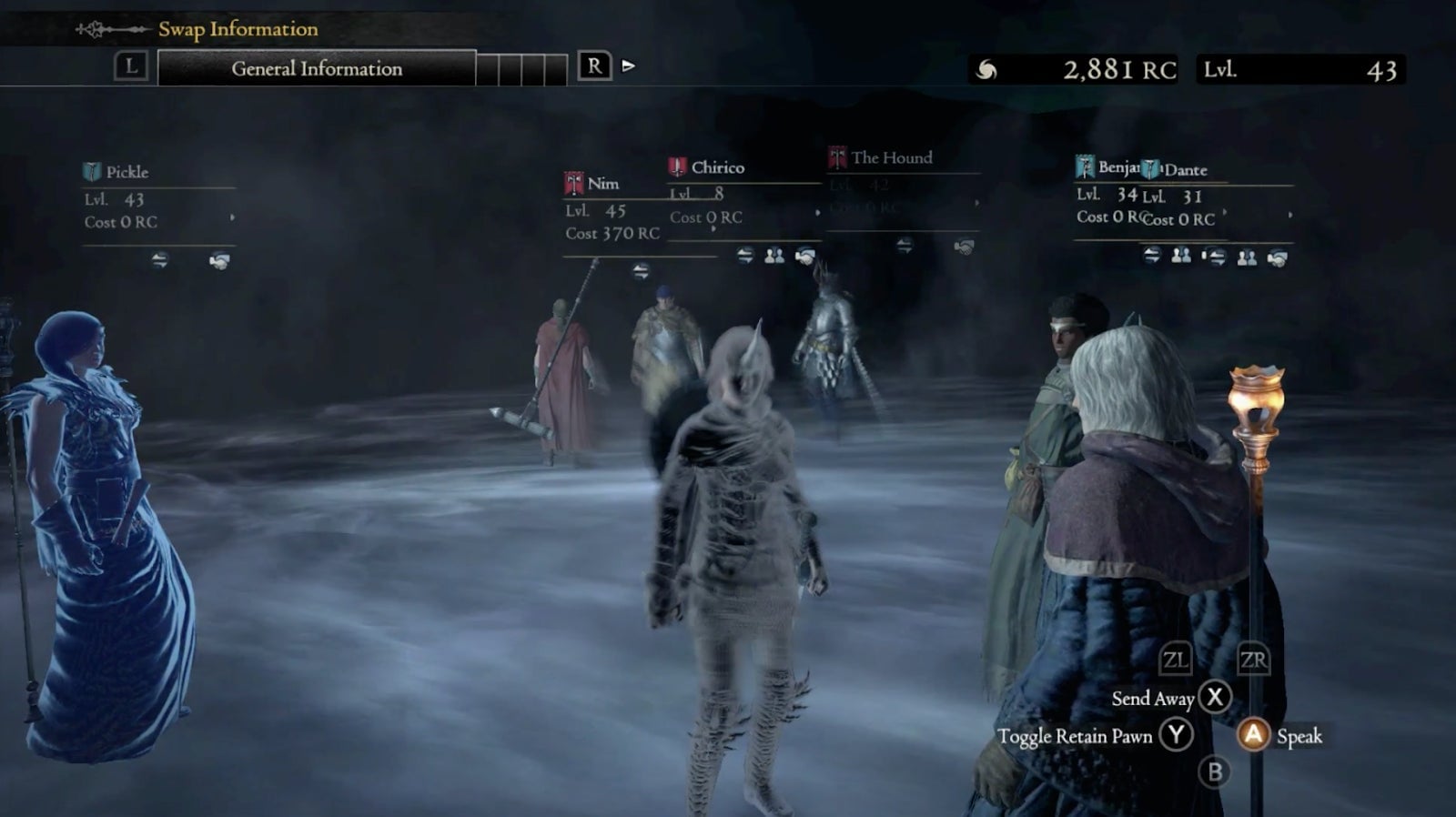Choose the Pickle pawn info card
Screen dimensions: 1456x817
point(158,197)
